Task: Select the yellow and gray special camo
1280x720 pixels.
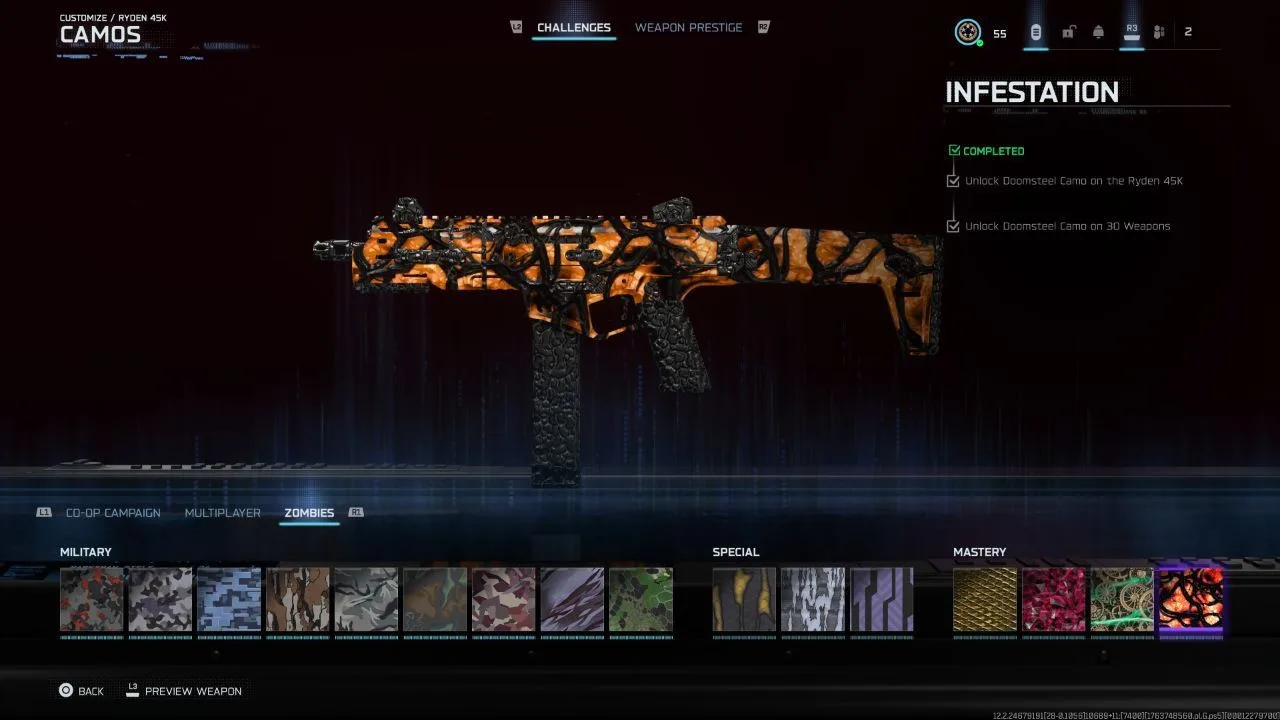Action: 744,600
